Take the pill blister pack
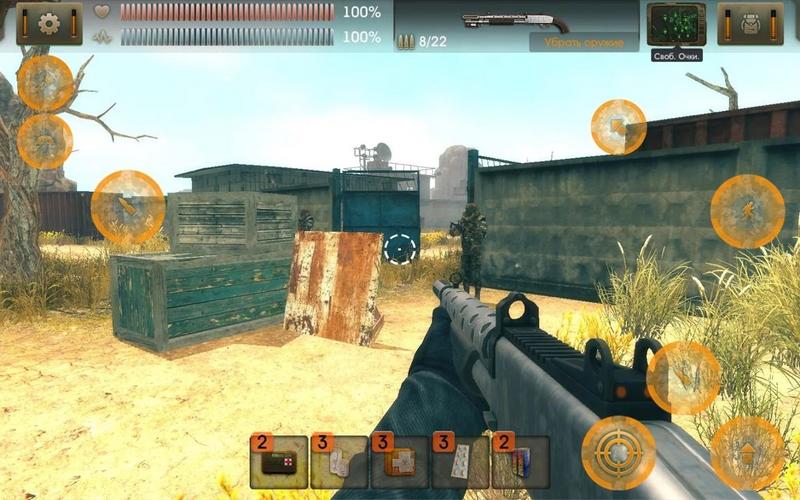800x500 pixels. [460, 462]
